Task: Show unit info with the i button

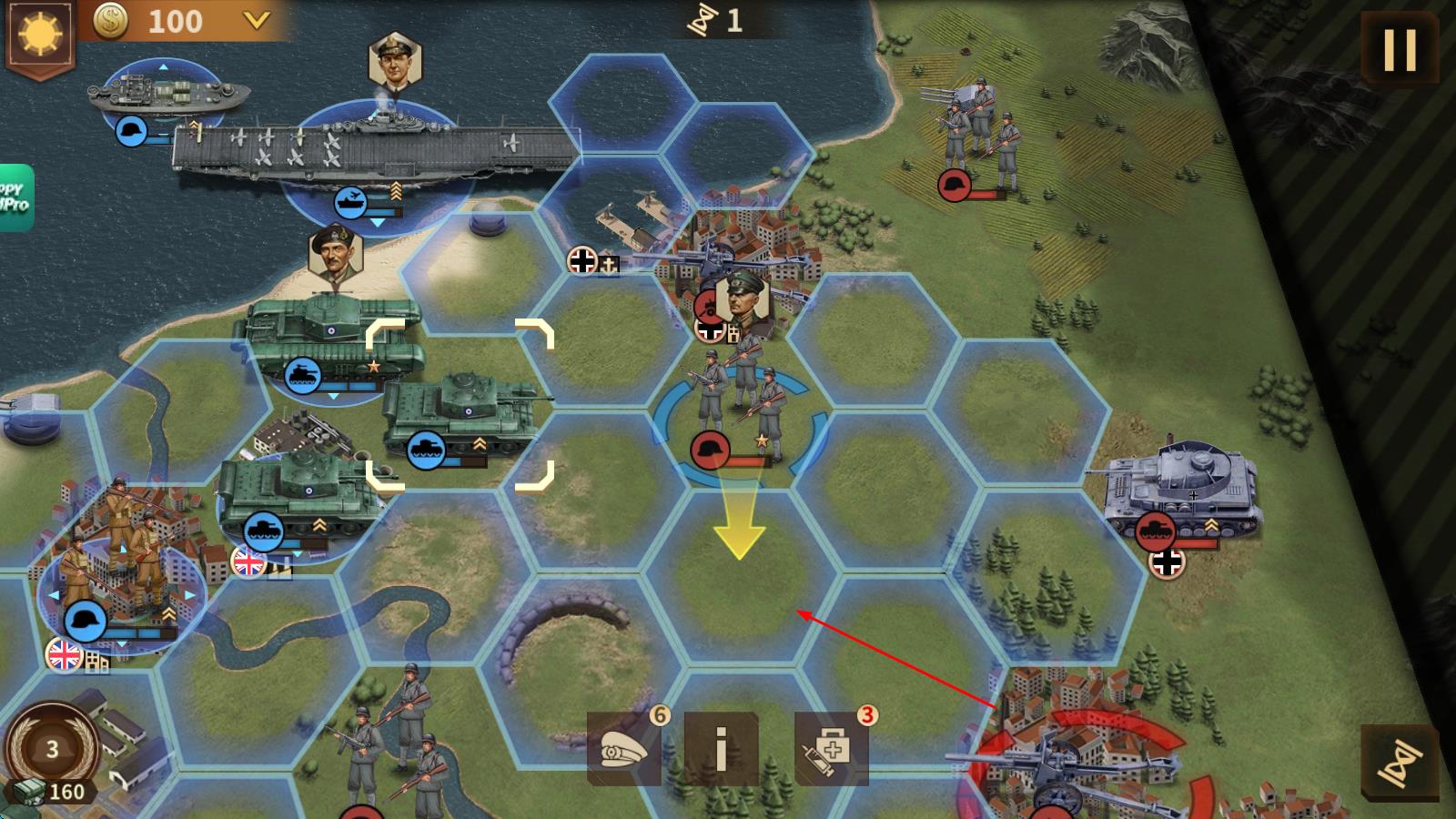Action: pyautogui.click(x=721, y=750)
